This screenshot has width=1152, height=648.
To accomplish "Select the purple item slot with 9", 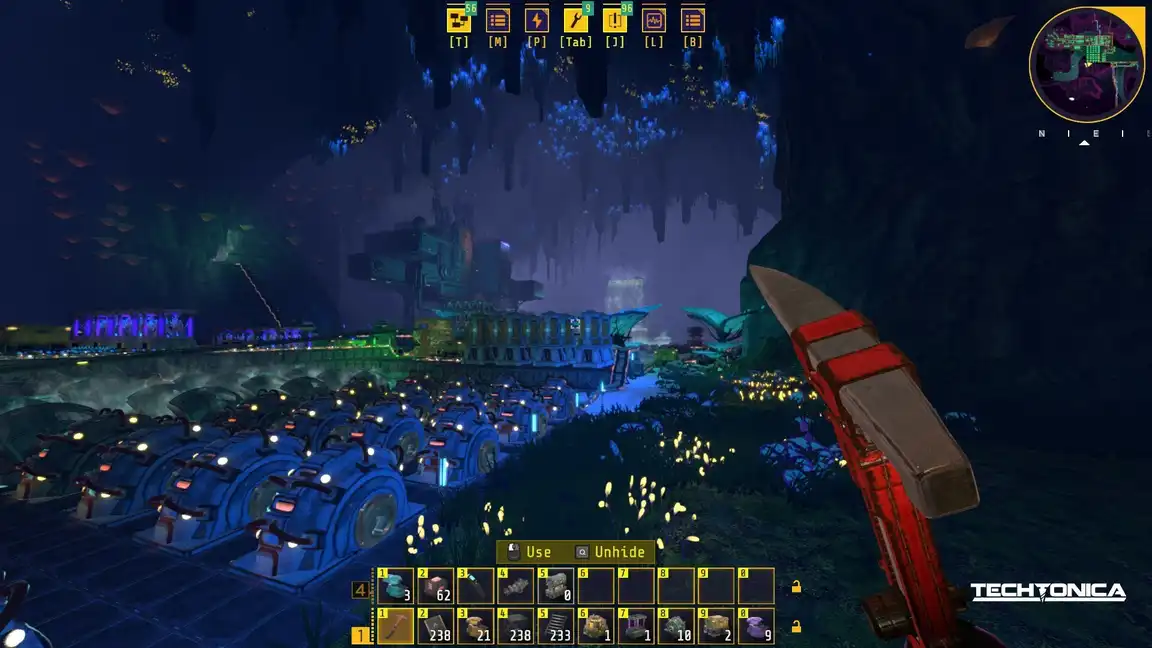I will (x=756, y=627).
